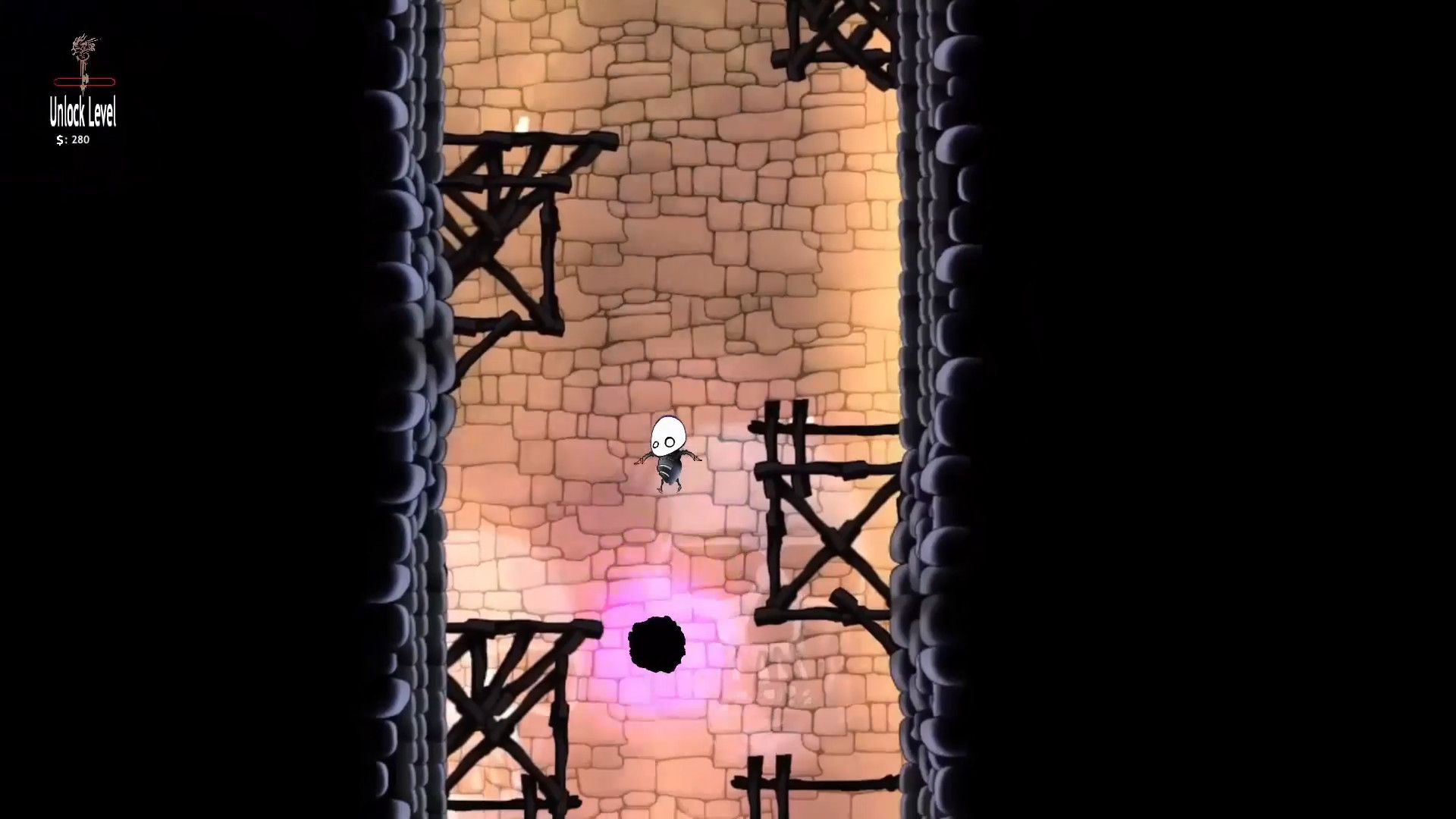Click Unlock Level text to spend money
1456x819 pixels.
pyautogui.click(x=82, y=115)
